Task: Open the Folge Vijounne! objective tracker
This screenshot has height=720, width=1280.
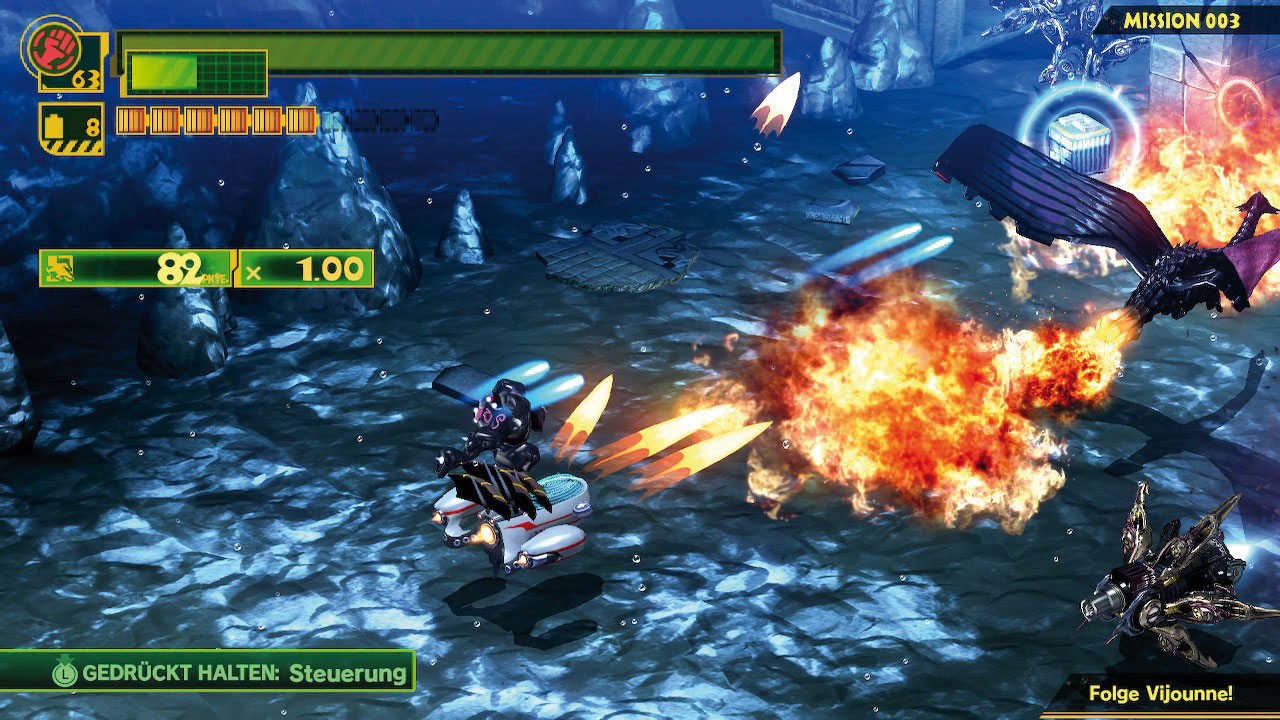Action: point(1160,693)
